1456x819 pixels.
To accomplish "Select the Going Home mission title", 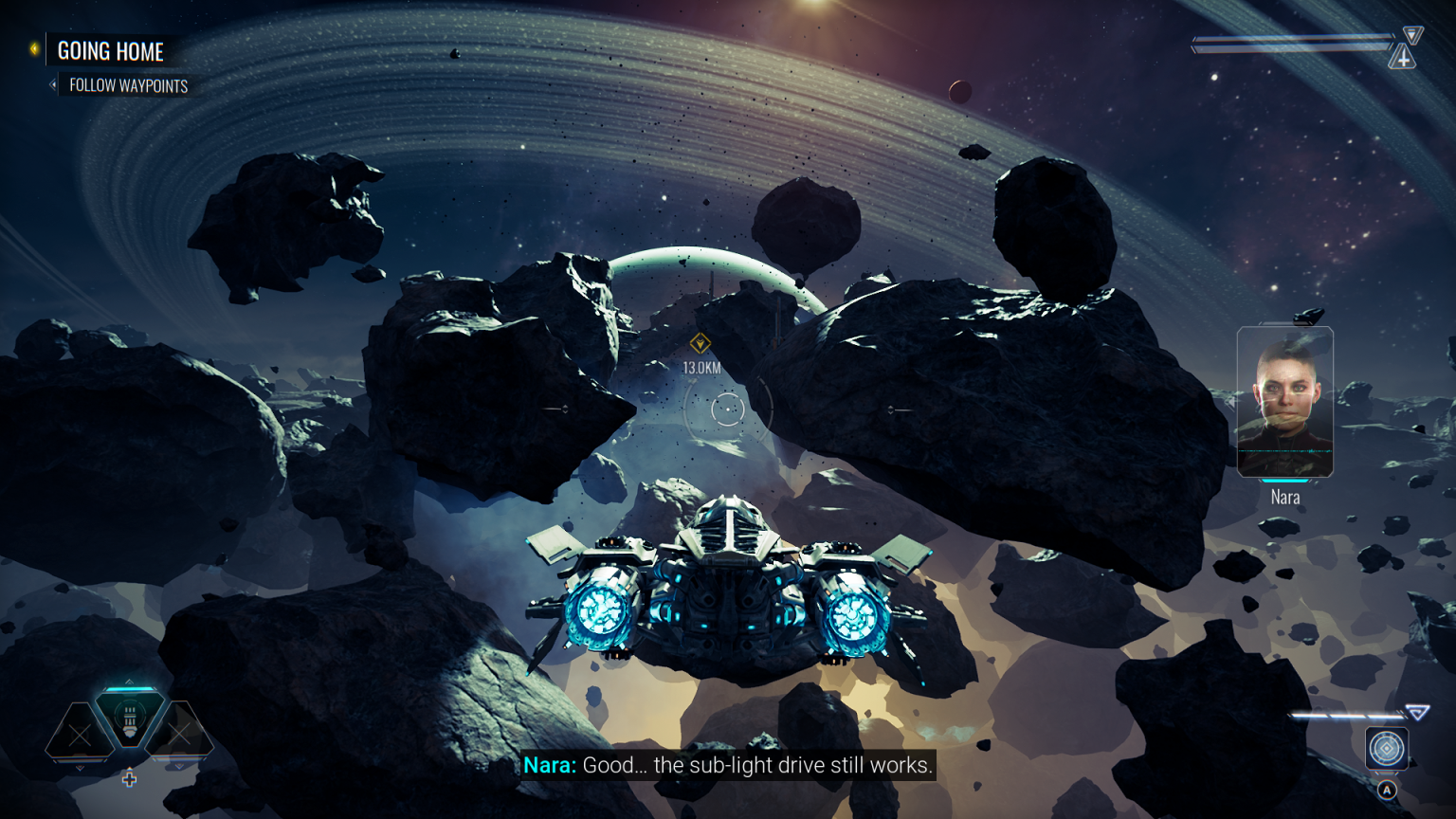I will [110, 51].
